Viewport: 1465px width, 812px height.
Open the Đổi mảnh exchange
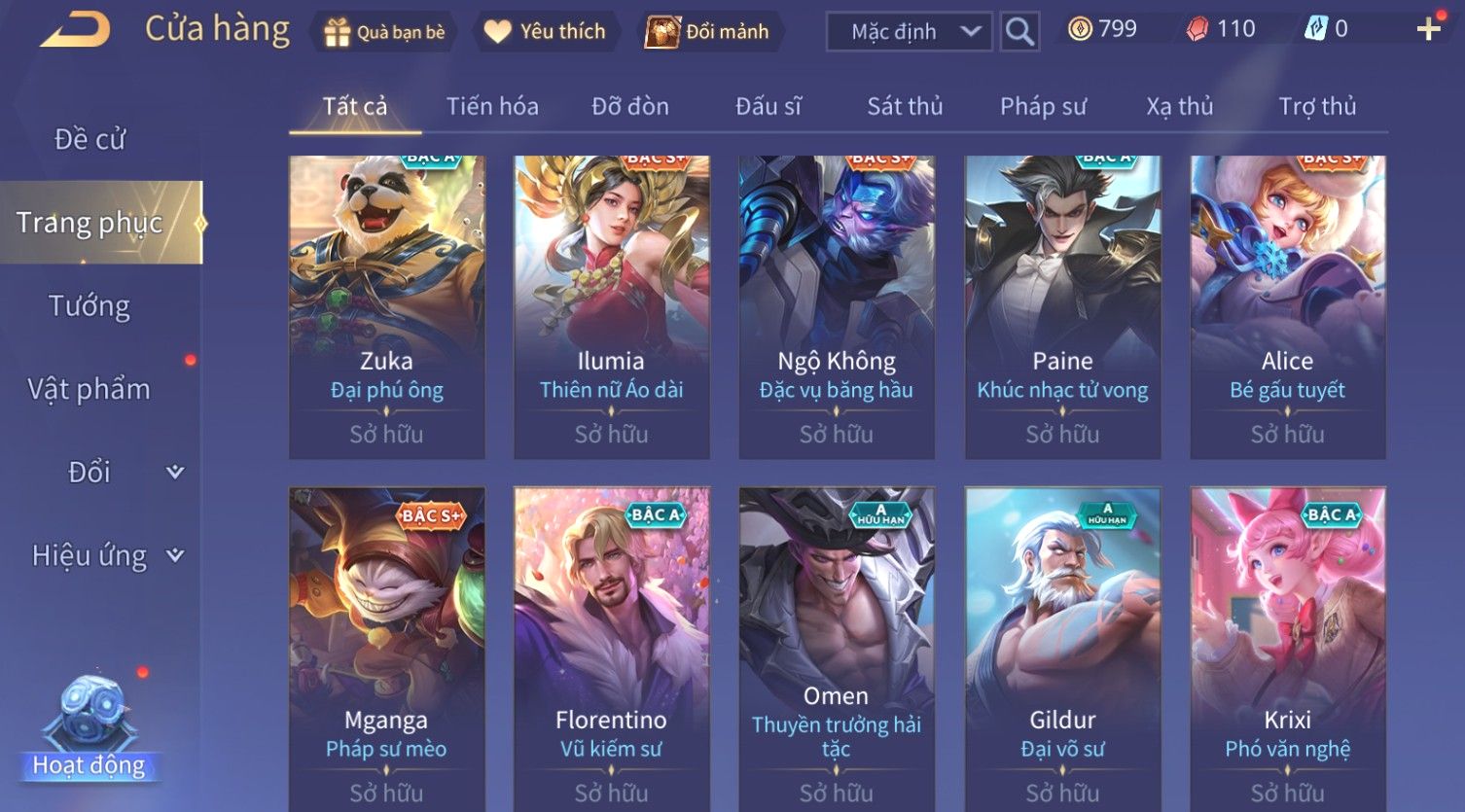709,32
